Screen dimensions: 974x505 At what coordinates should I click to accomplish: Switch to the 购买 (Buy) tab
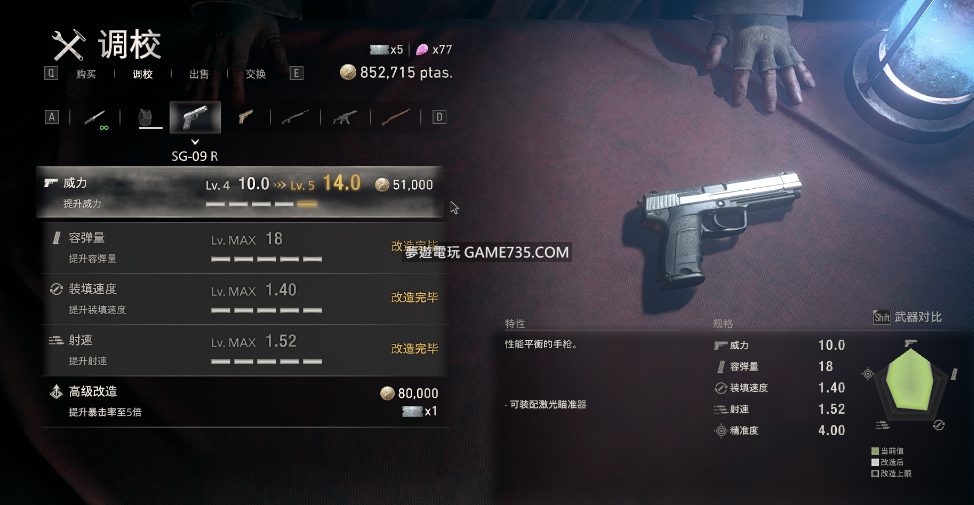85,73
